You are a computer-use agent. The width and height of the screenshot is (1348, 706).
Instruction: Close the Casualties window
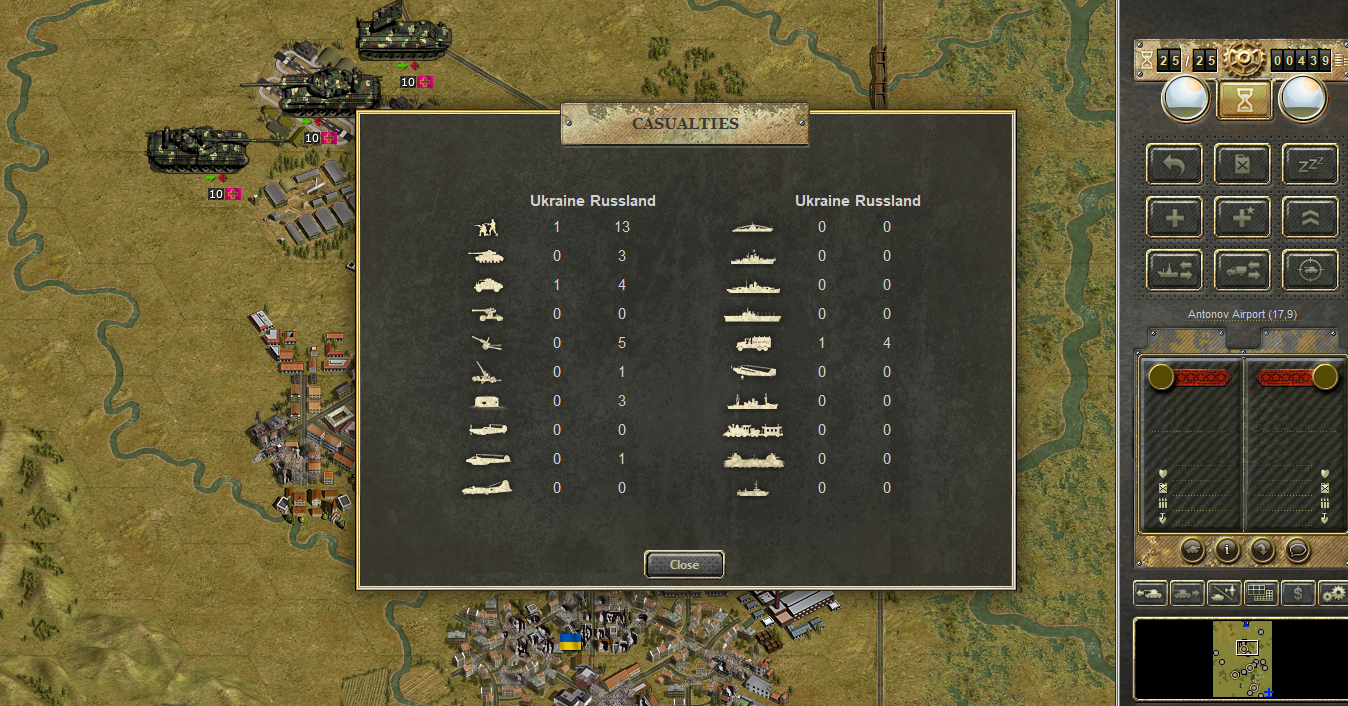[x=684, y=565]
